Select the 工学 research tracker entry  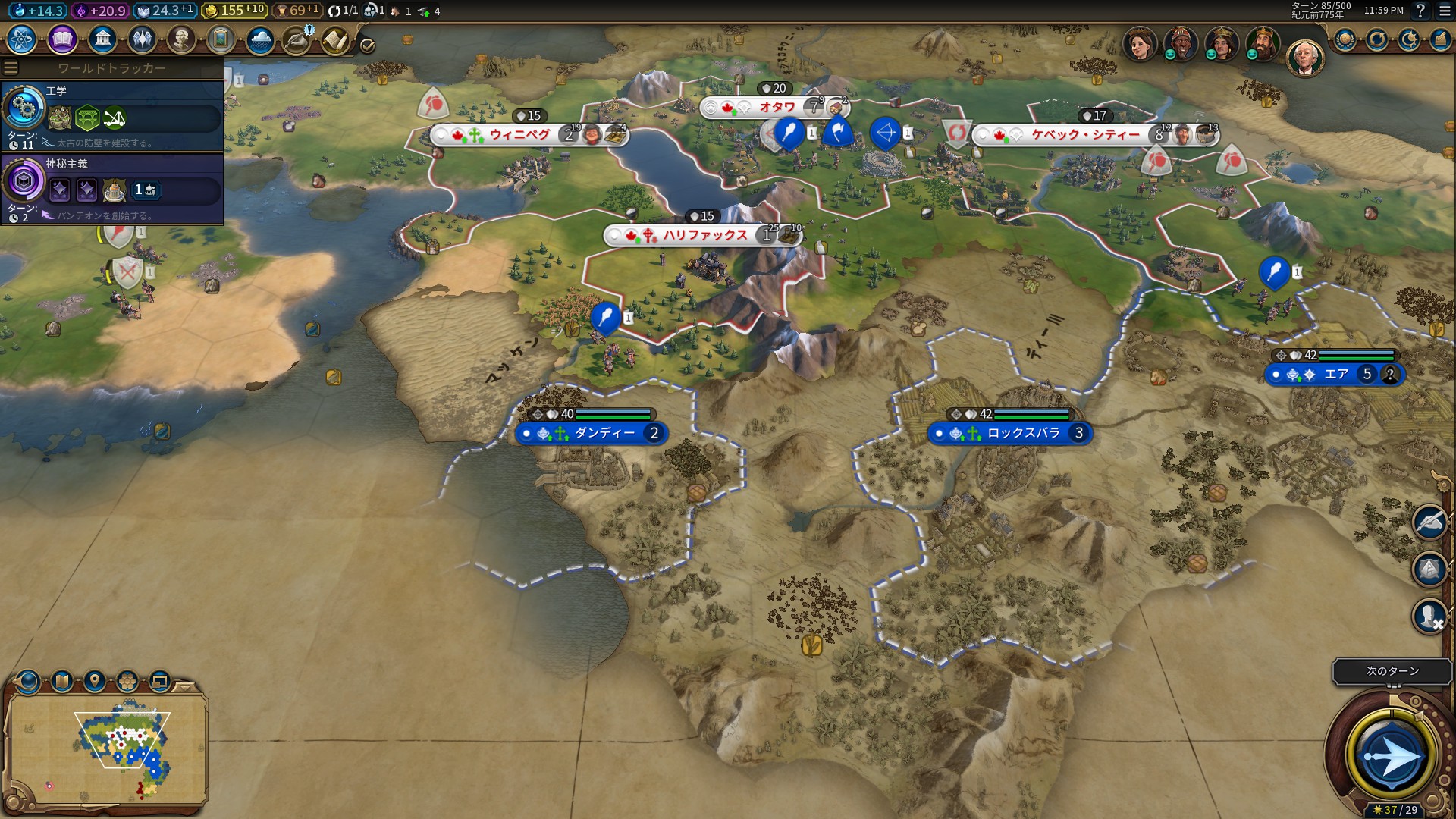pos(112,115)
